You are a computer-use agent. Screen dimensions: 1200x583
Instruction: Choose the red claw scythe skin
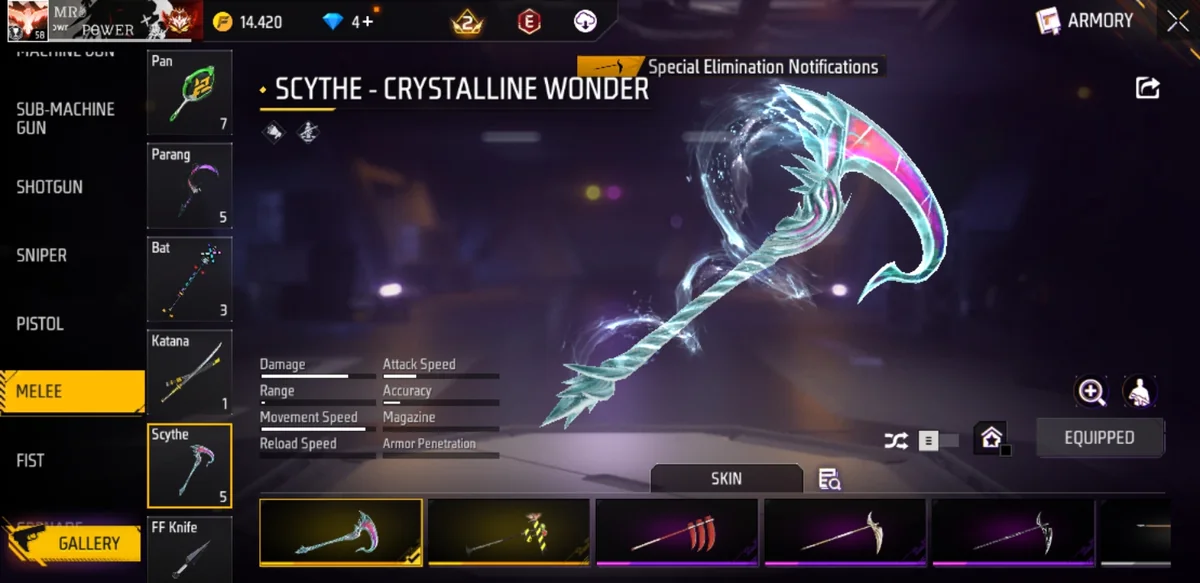tap(677, 532)
